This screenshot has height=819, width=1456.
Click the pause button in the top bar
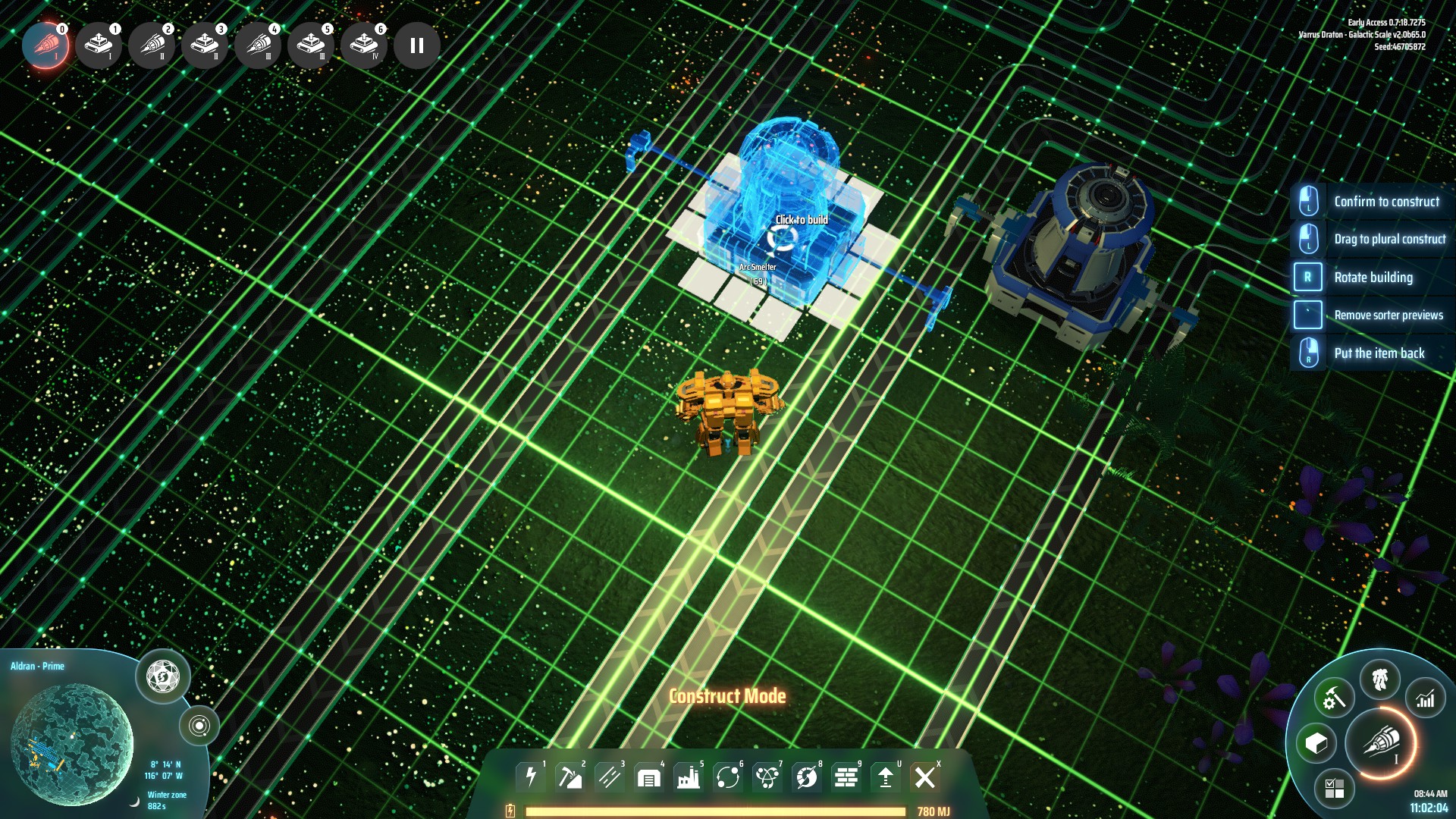416,45
